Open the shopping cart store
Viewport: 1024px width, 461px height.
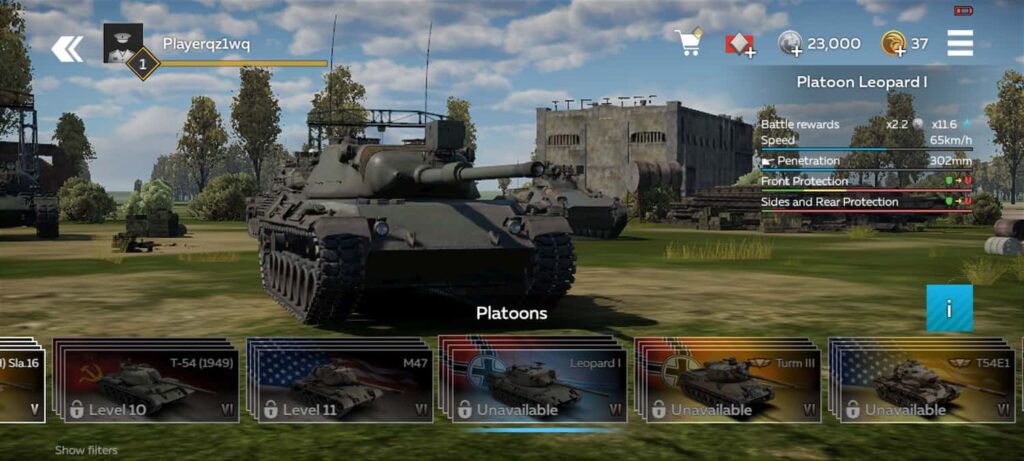click(x=688, y=43)
